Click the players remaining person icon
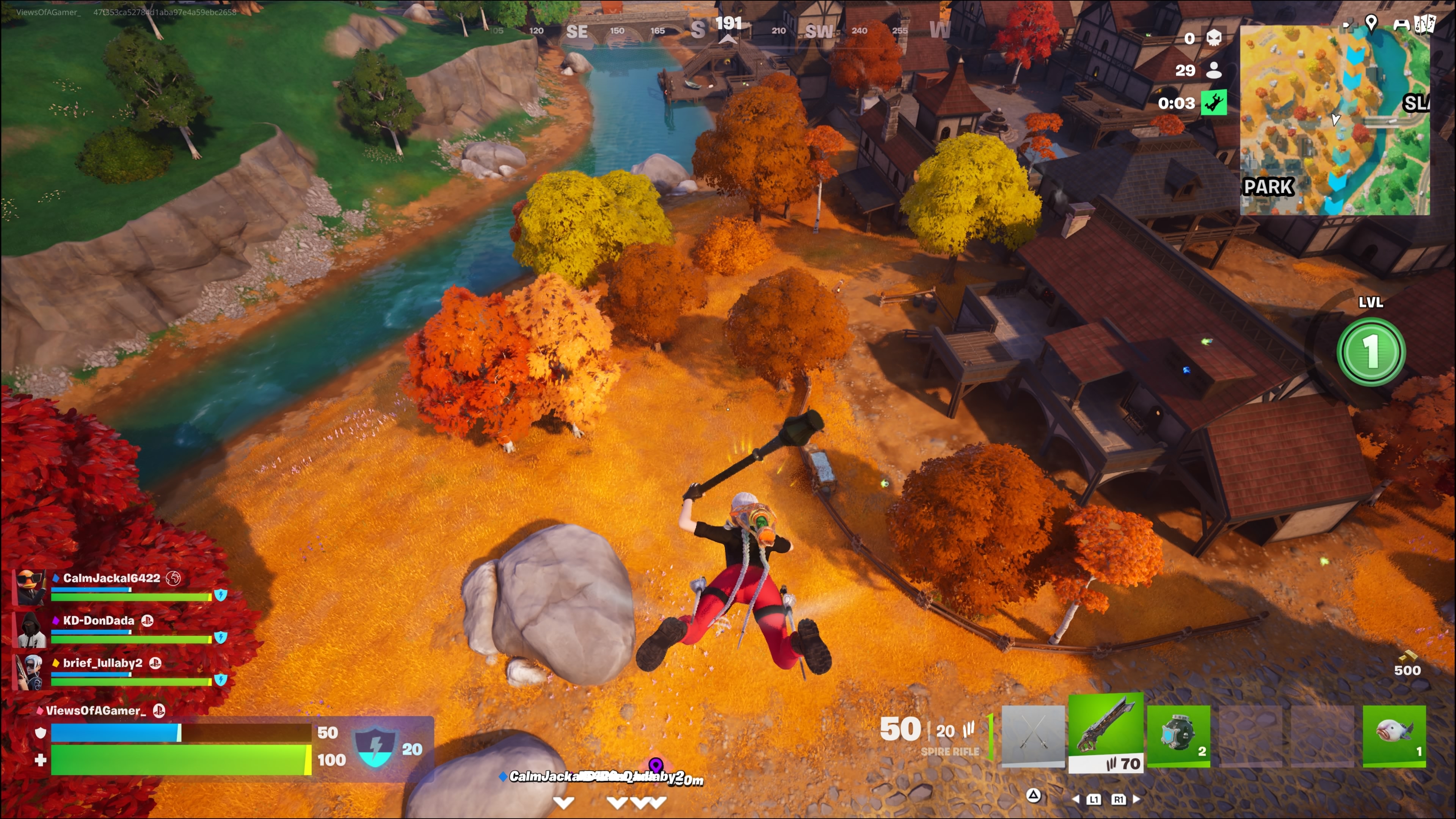This screenshot has width=1456, height=819. (x=1213, y=70)
